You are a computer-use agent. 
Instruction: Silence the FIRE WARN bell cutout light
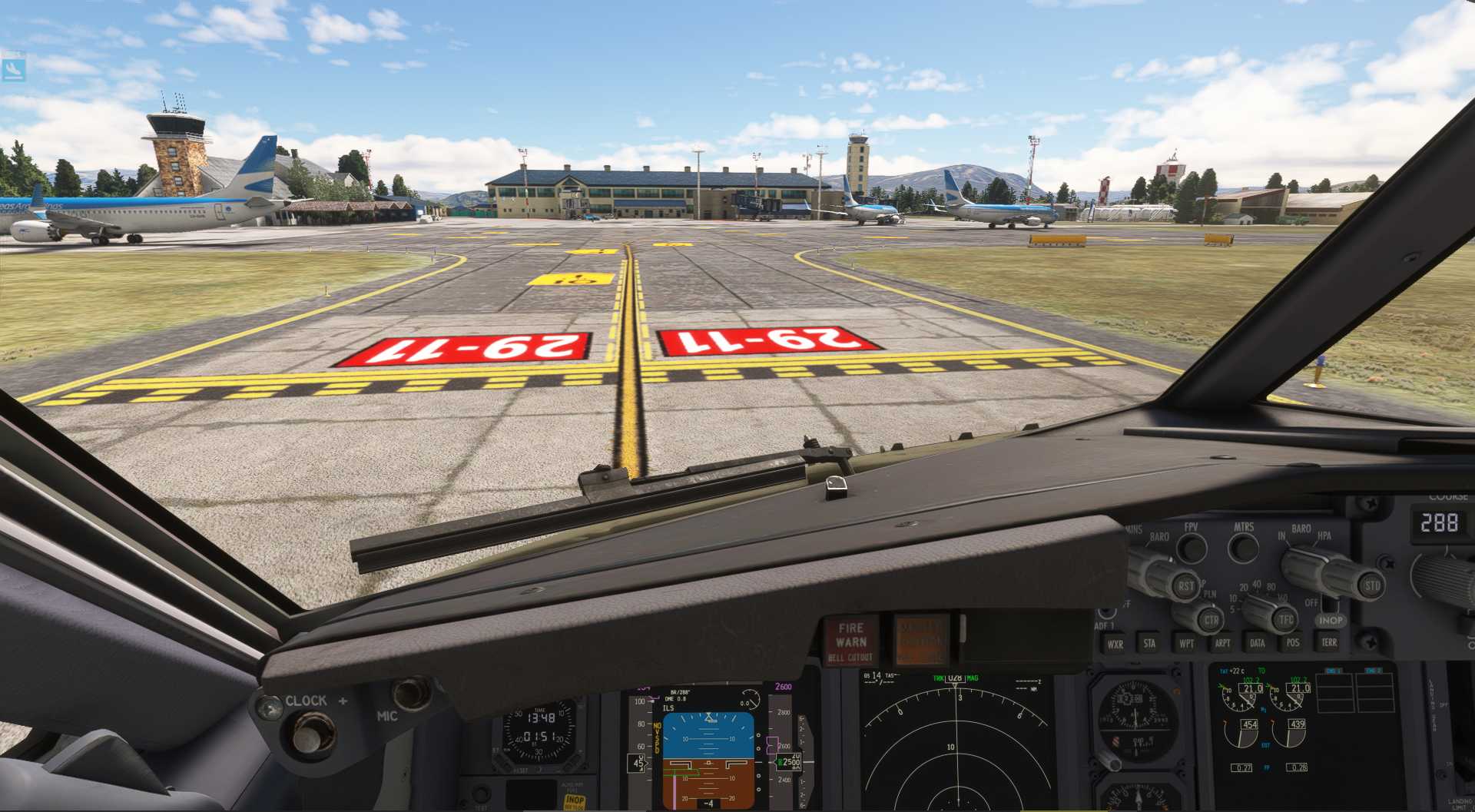click(x=851, y=641)
